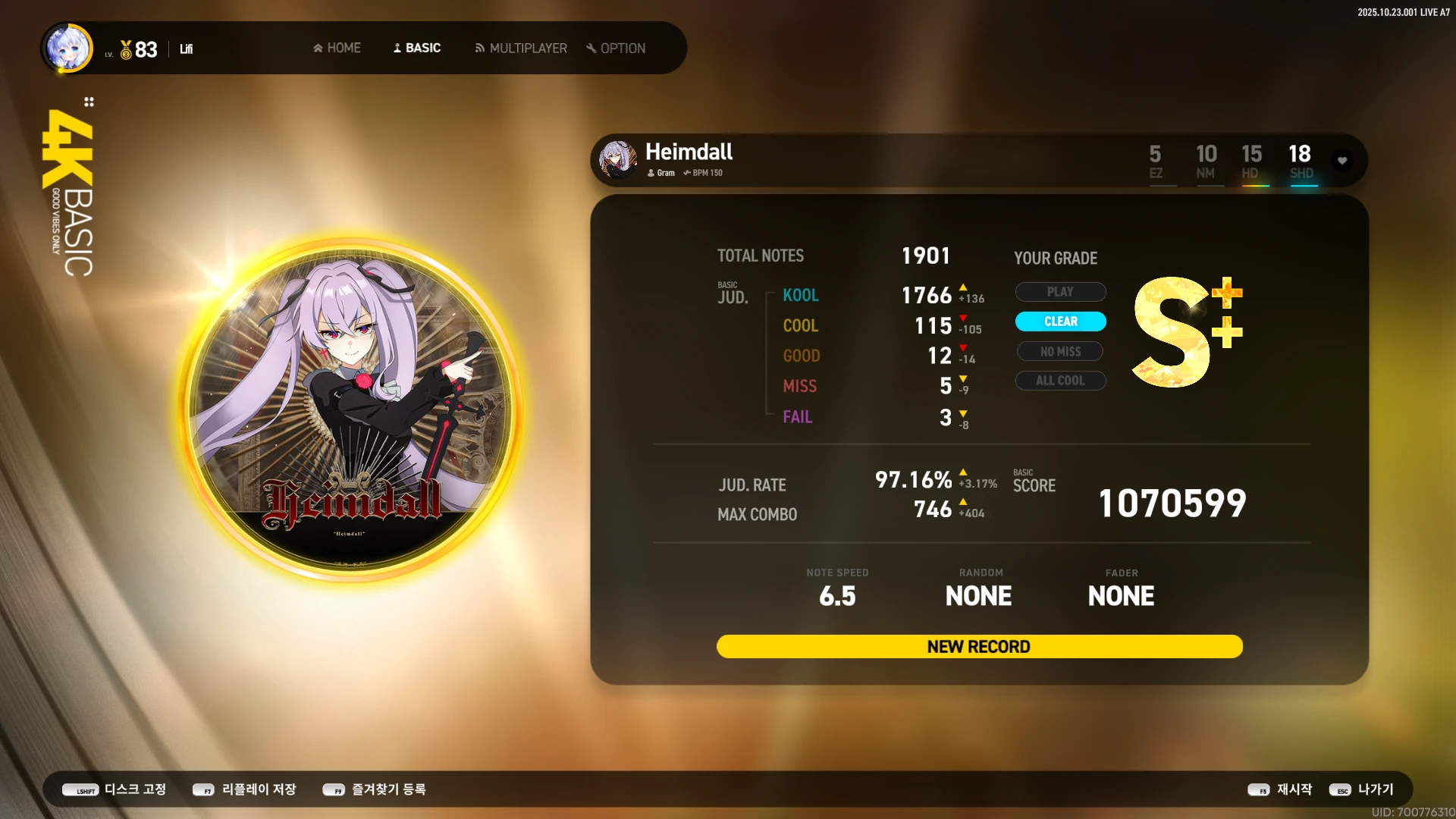Open the HOME menu
This screenshot has height=819, width=1456.
click(x=337, y=48)
